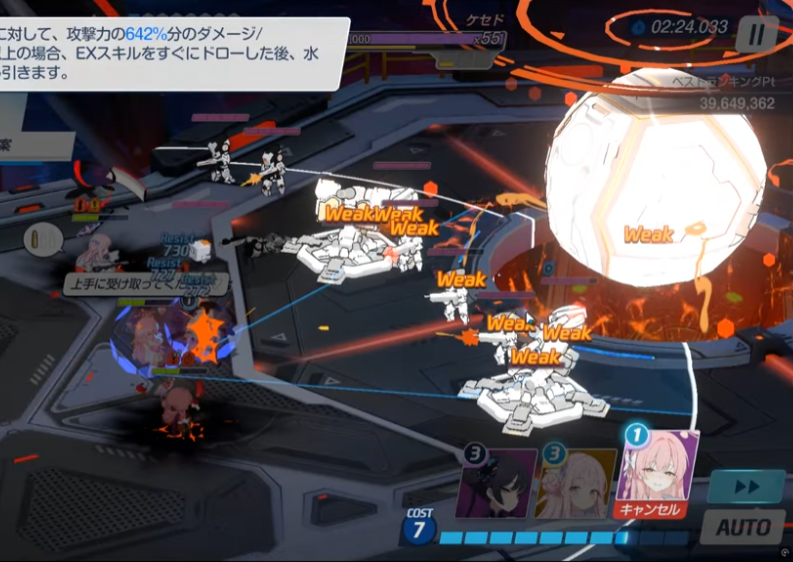Enable AUTO battle mode
This screenshot has width=793, height=562.
tap(743, 527)
